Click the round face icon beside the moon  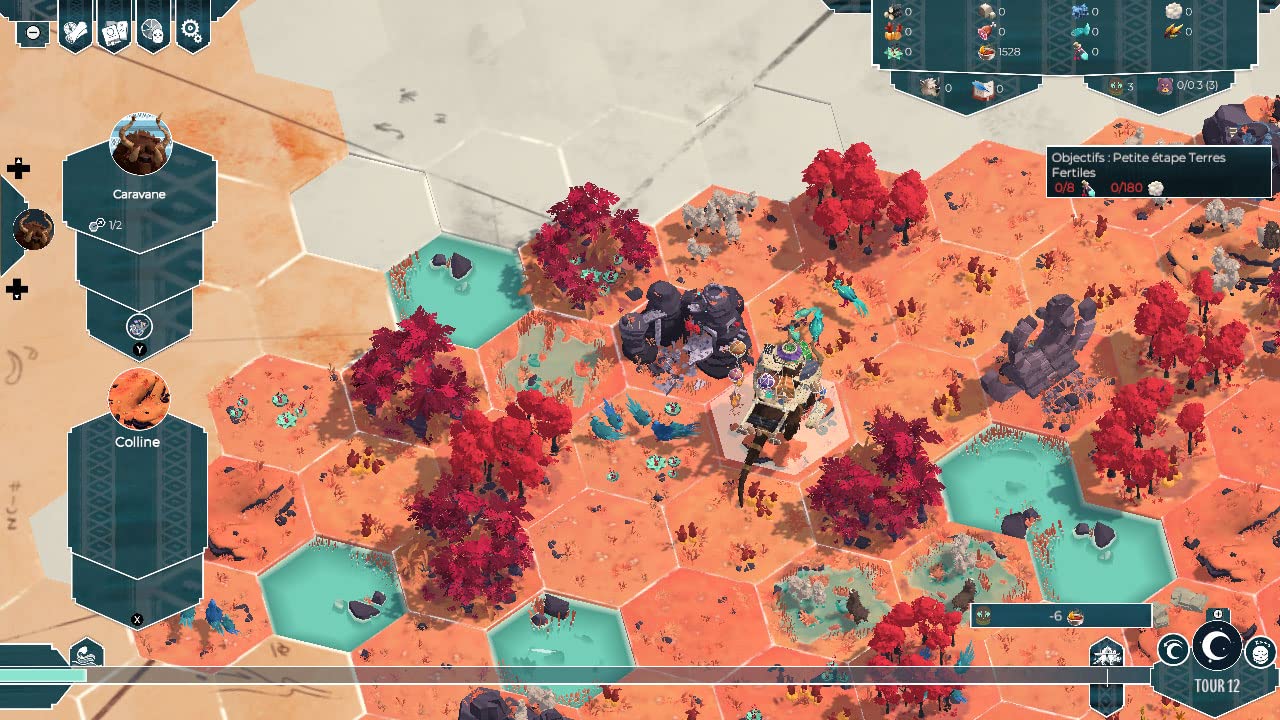pos(1260,652)
